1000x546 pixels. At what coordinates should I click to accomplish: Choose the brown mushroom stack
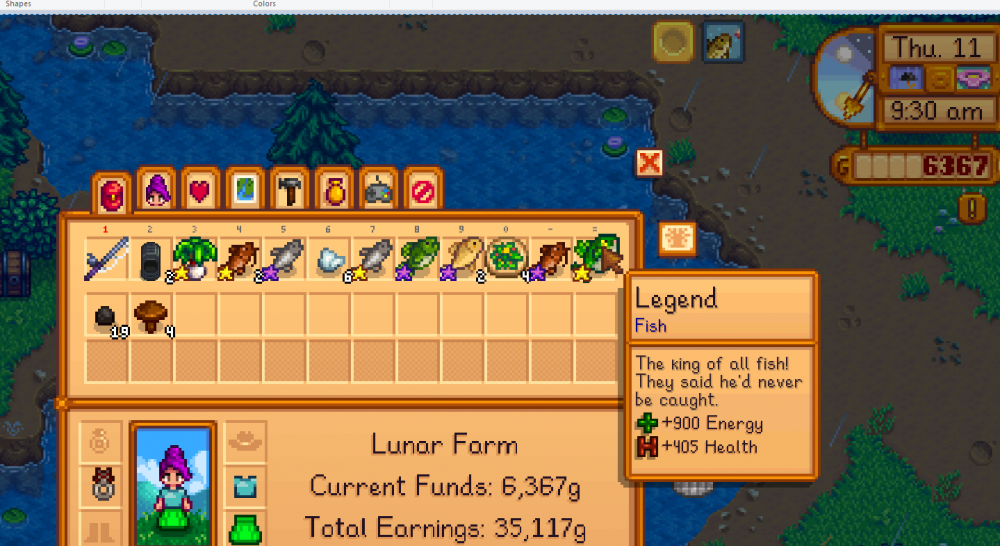(150, 315)
